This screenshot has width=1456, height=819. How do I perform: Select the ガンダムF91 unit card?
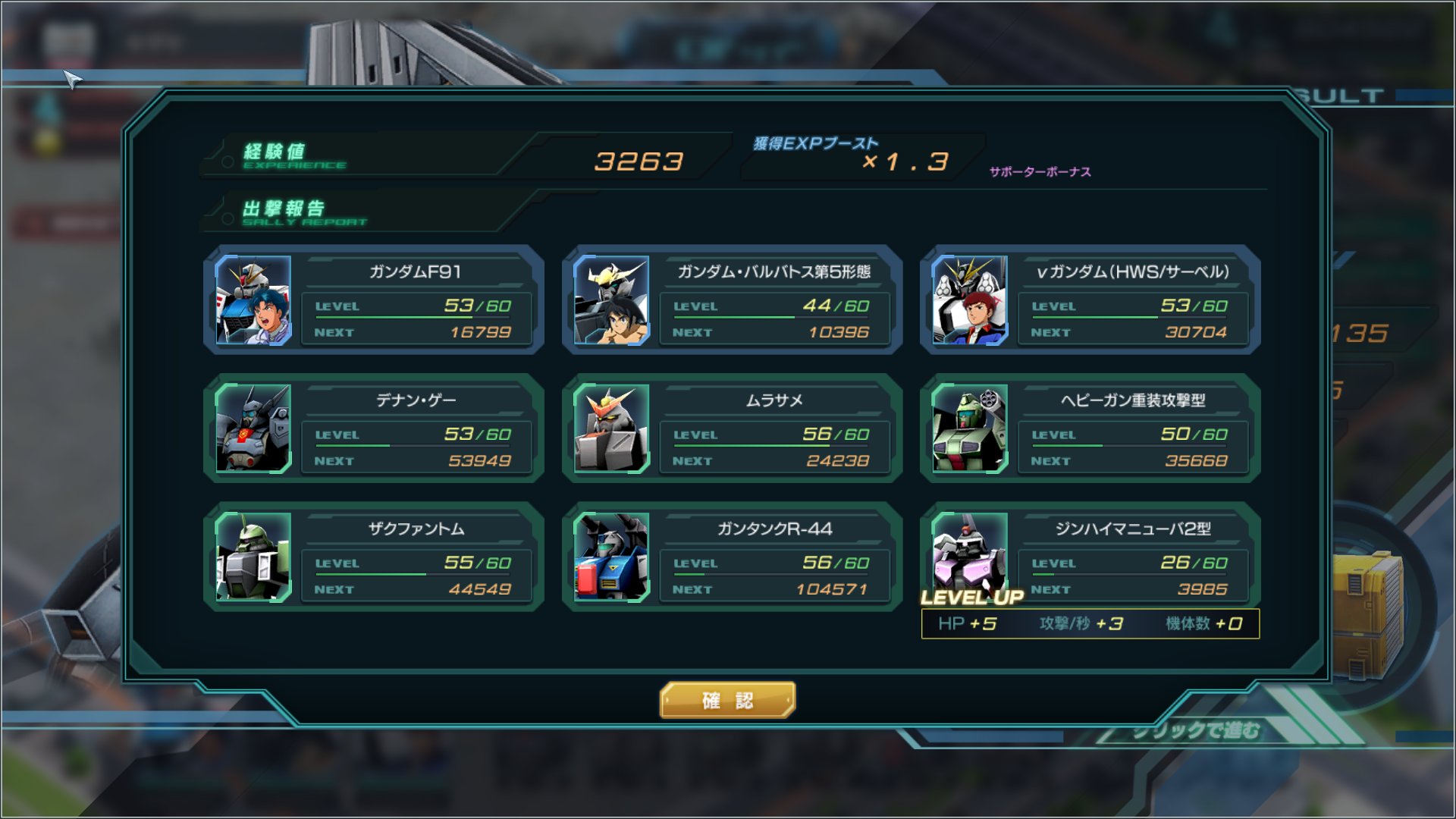pyautogui.click(x=374, y=300)
